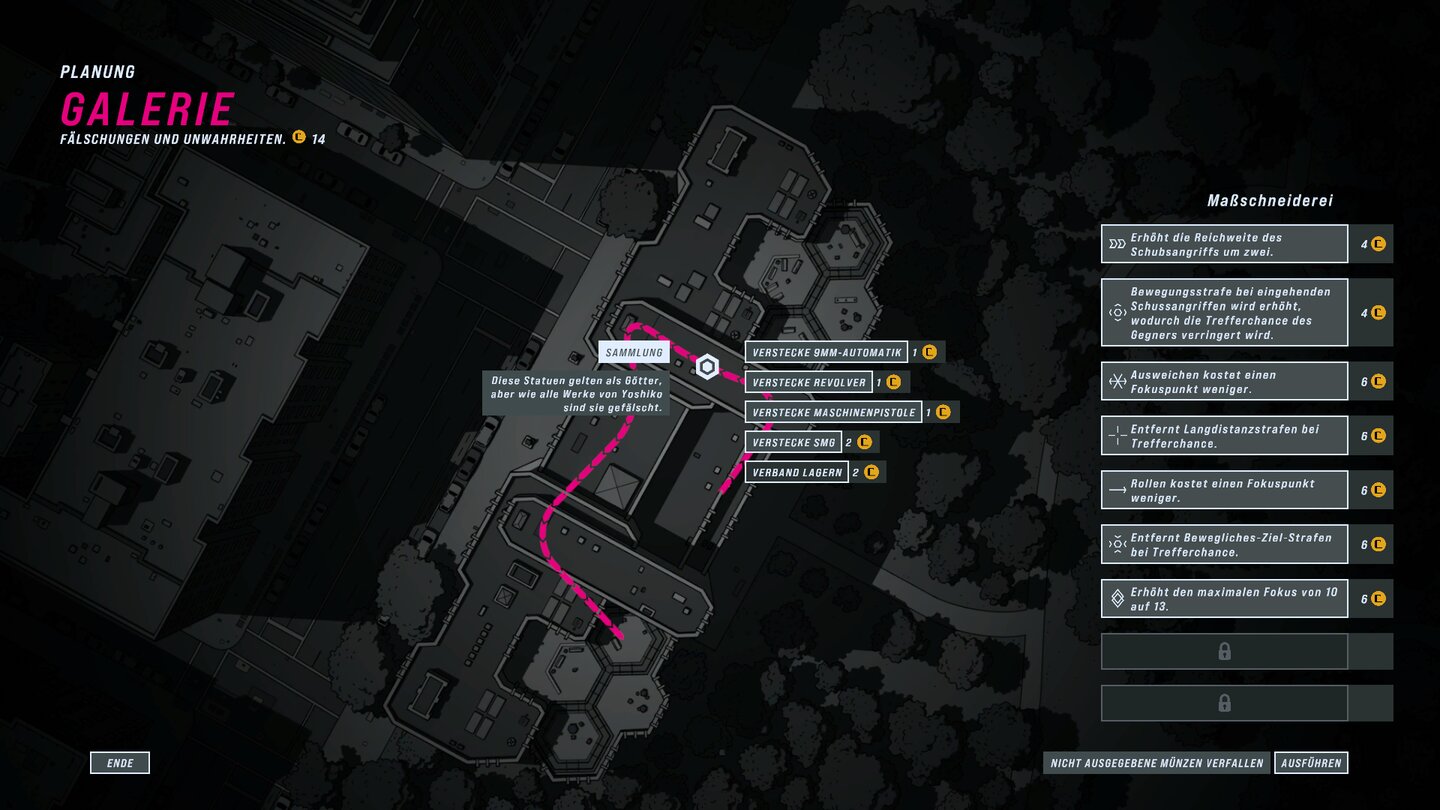
Task: Select the Bewegliches-Ziel target icon
Action: 1116,543
